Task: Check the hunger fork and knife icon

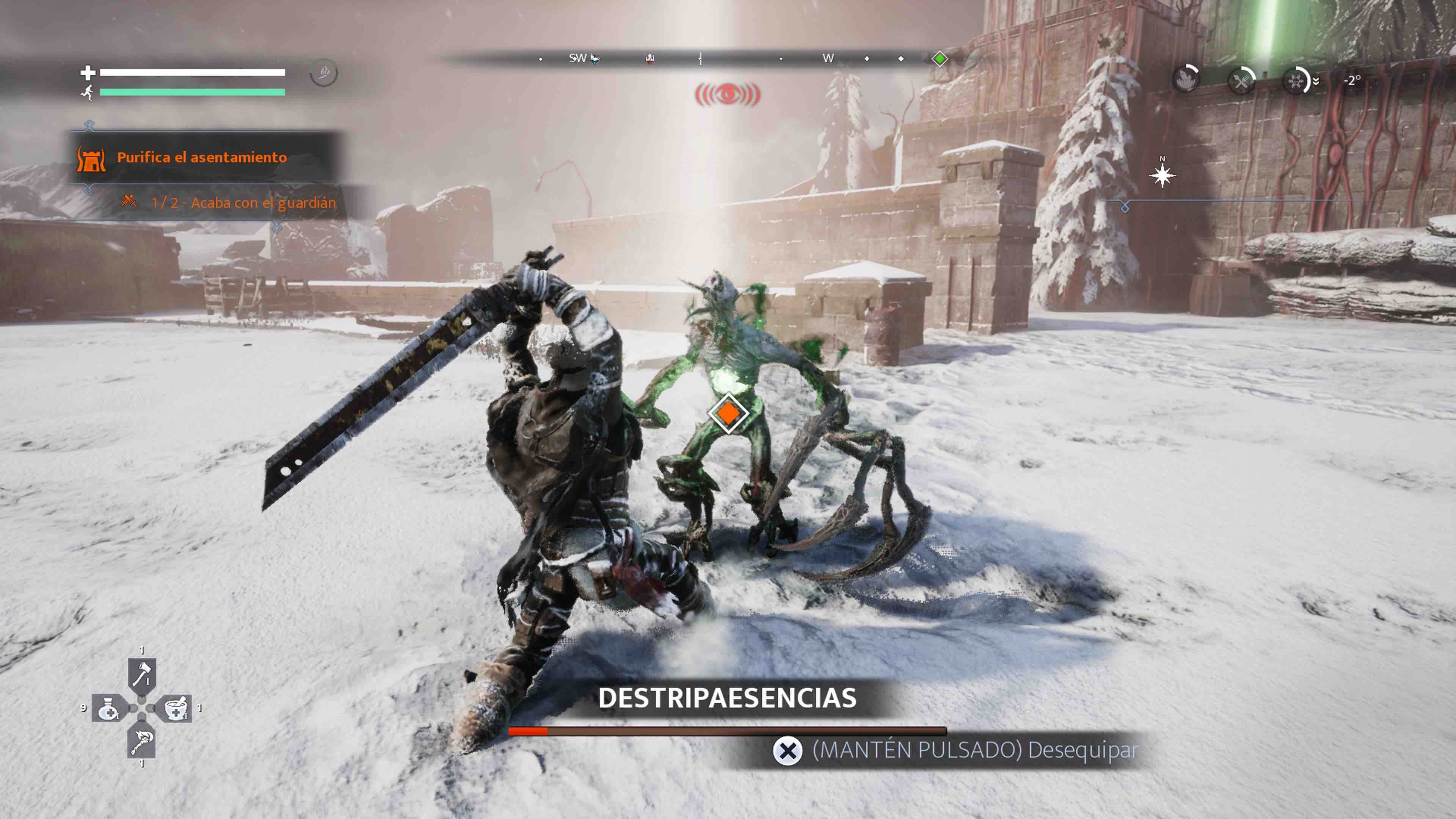Action: coord(1242,82)
